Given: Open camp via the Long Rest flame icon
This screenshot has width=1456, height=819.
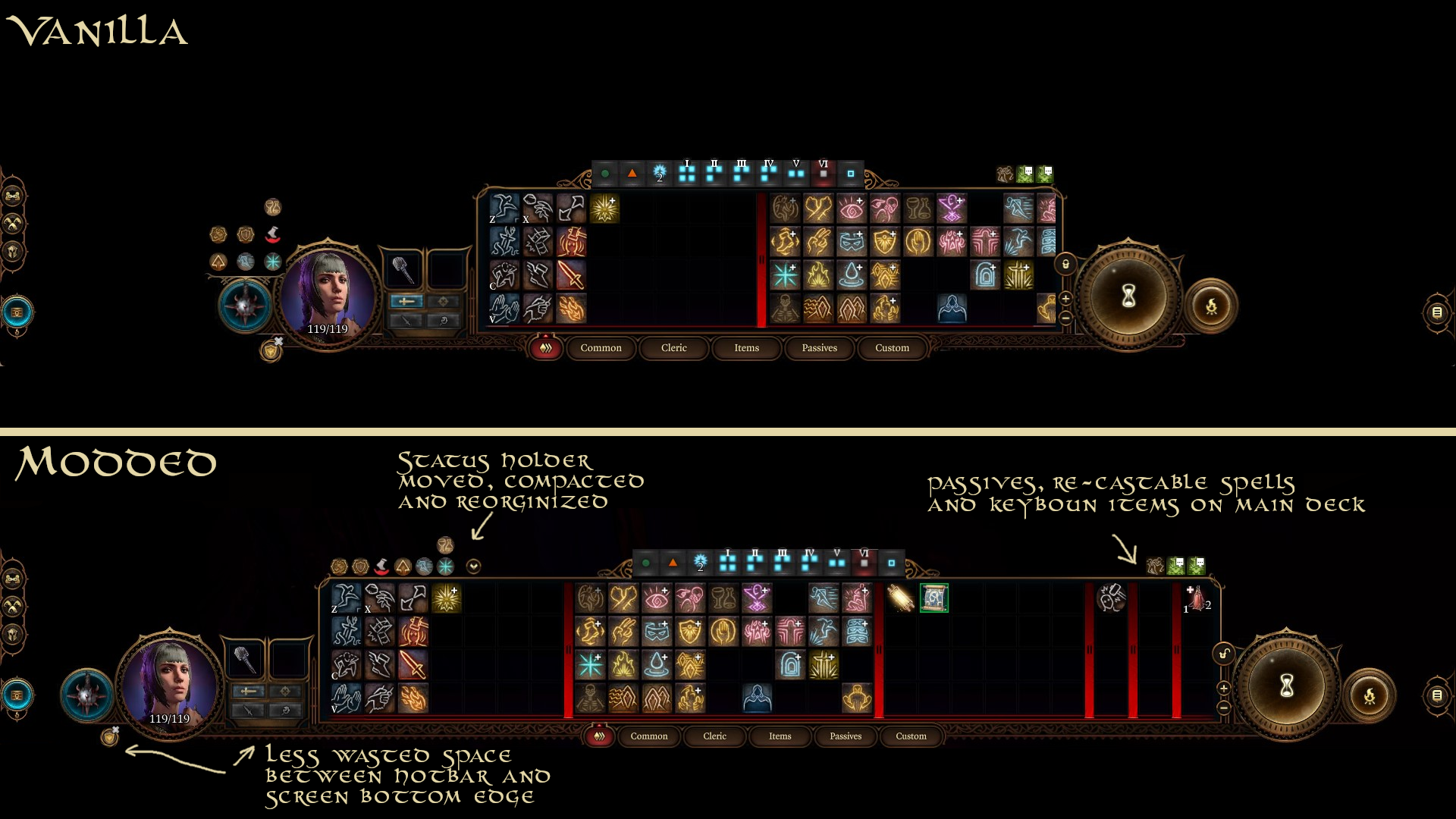Looking at the screenshot, I should (1370, 697).
